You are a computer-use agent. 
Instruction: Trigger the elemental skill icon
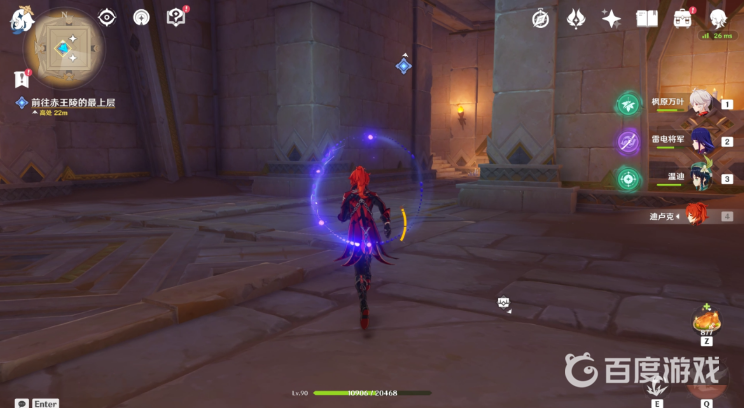[657, 387]
